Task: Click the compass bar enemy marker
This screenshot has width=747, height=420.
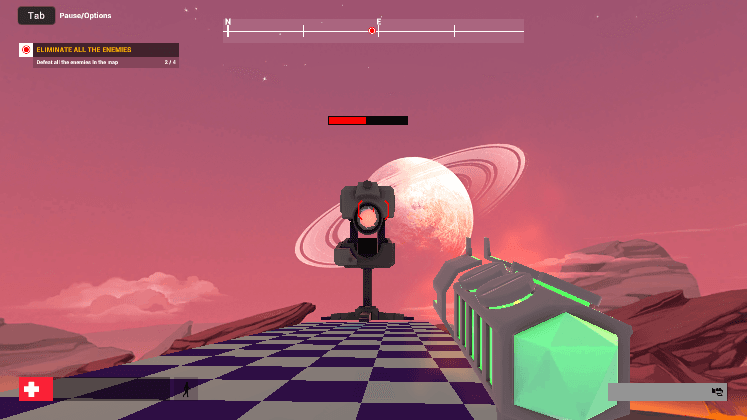Action: click(372, 31)
